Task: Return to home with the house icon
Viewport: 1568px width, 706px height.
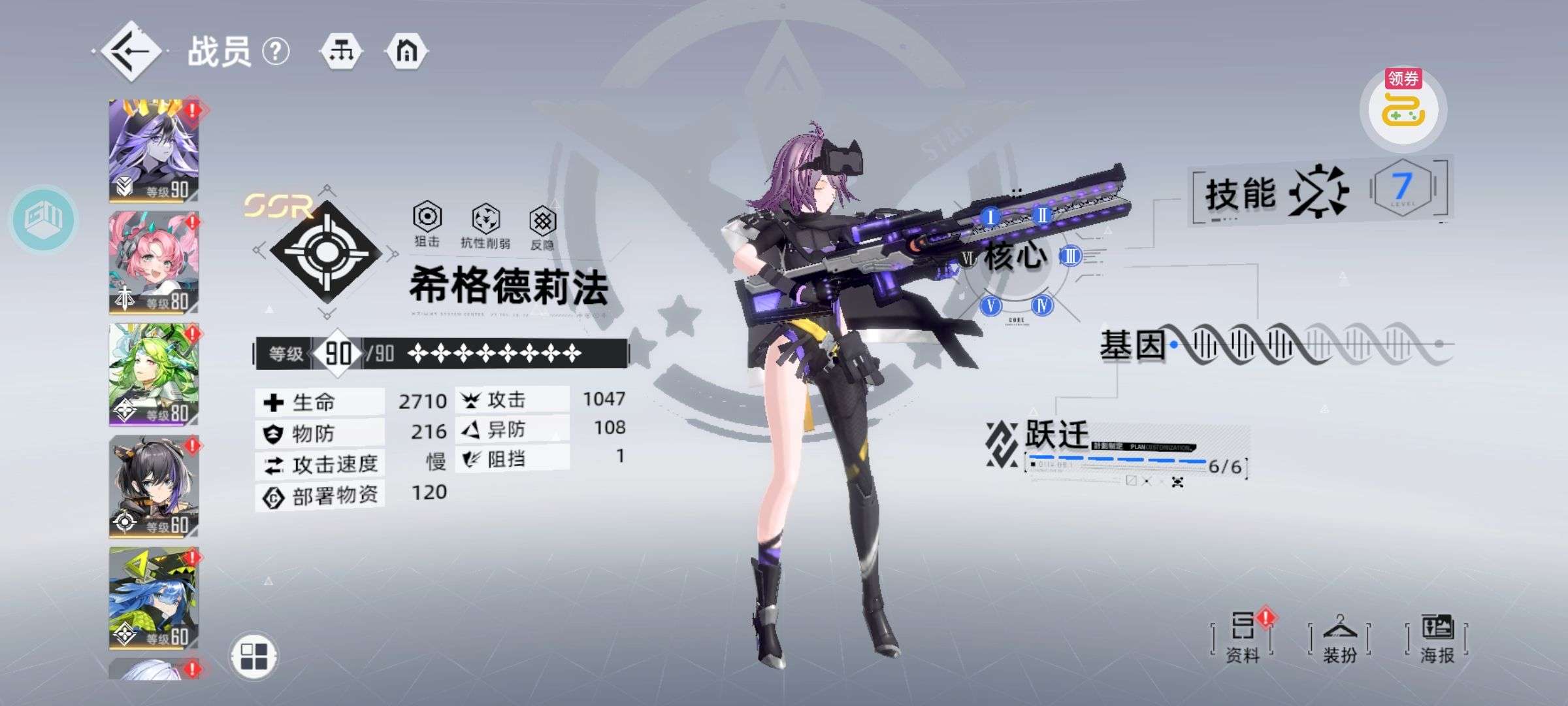Action: [406, 51]
